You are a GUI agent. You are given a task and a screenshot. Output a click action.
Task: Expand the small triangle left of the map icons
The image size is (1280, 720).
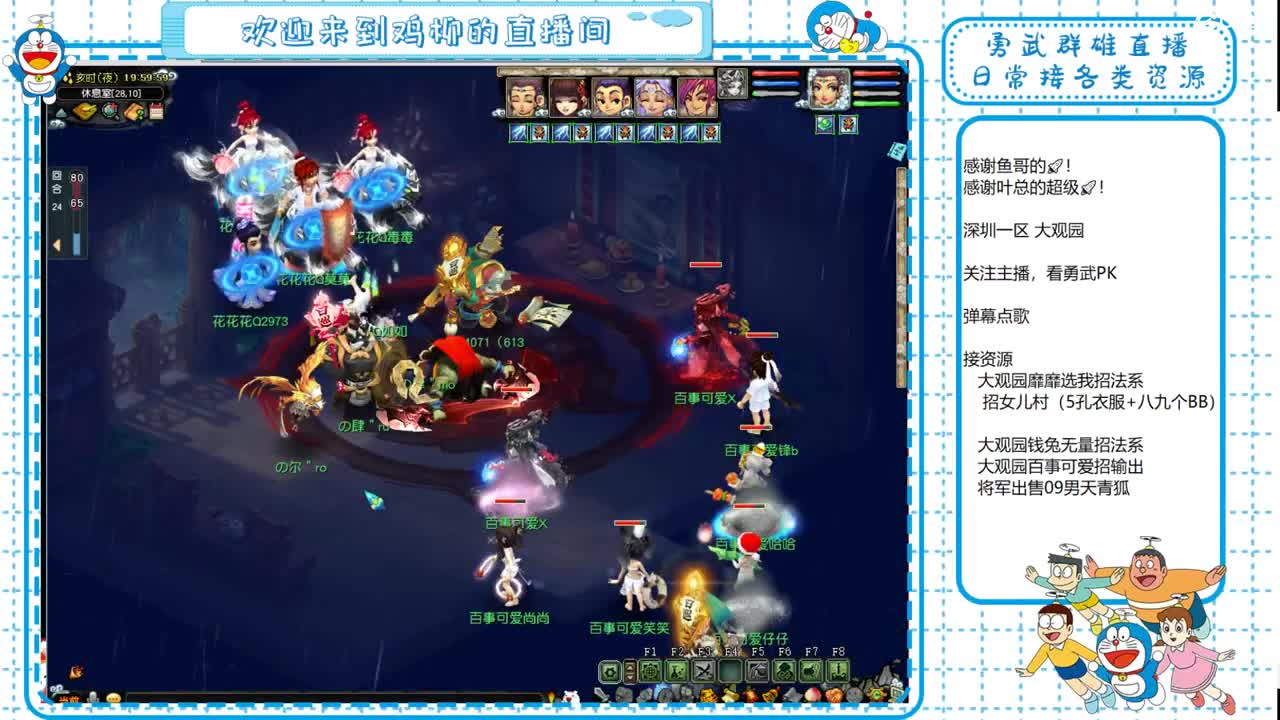click(62, 113)
